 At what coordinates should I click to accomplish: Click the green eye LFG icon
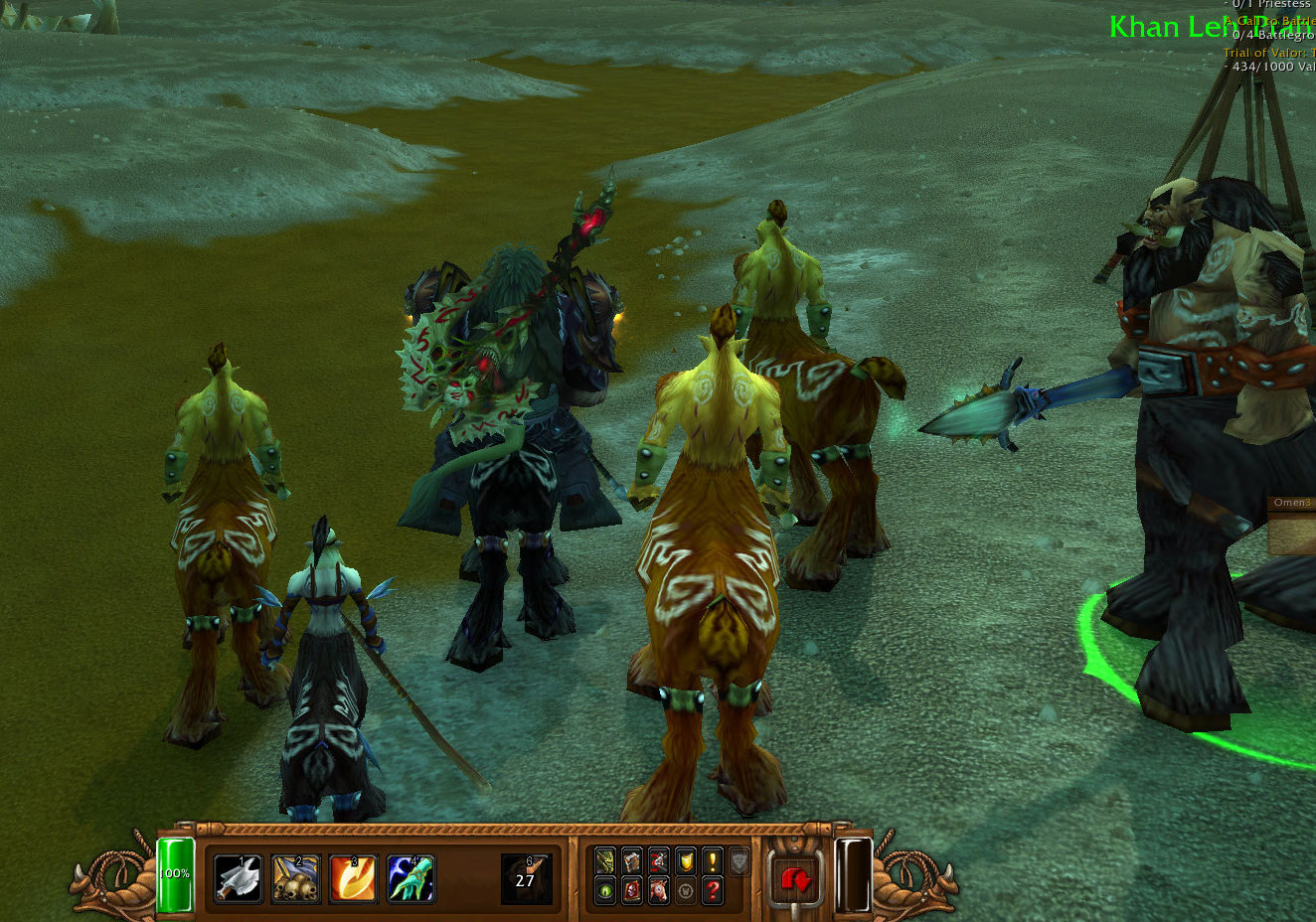coord(605,890)
